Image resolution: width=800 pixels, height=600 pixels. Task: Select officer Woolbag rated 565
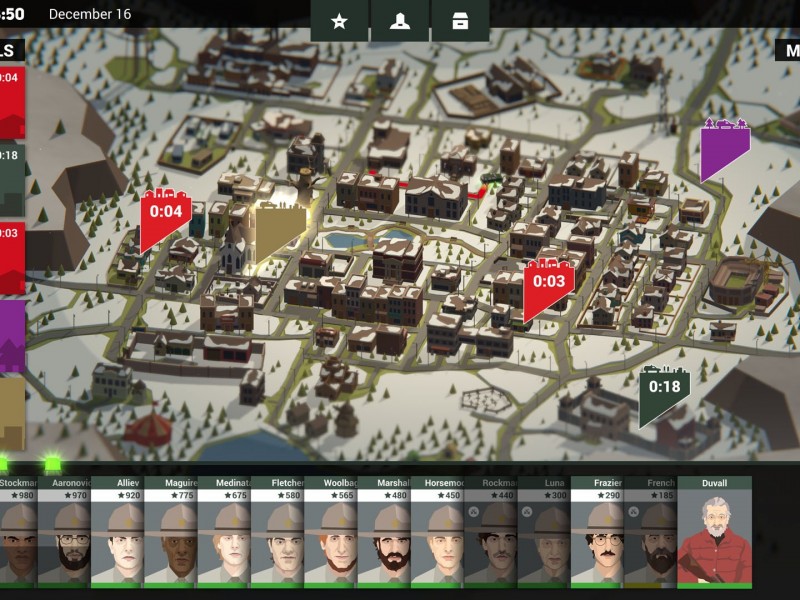coord(331,530)
